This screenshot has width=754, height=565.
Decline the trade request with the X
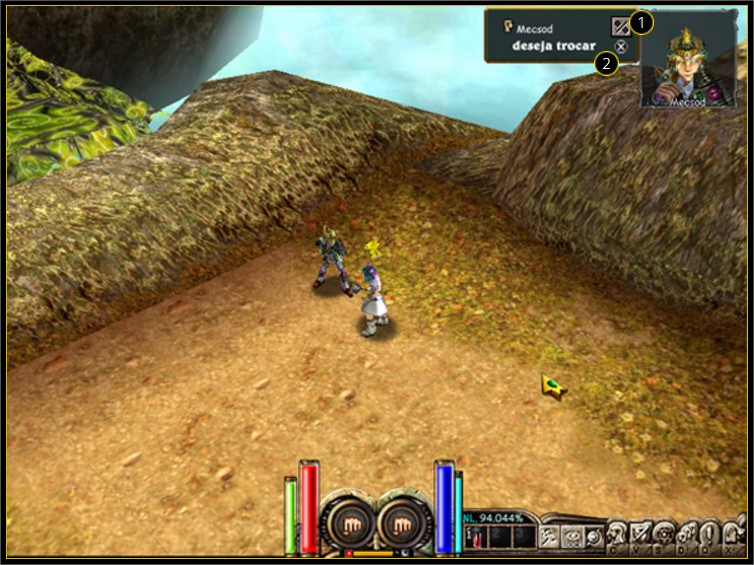(621, 47)
